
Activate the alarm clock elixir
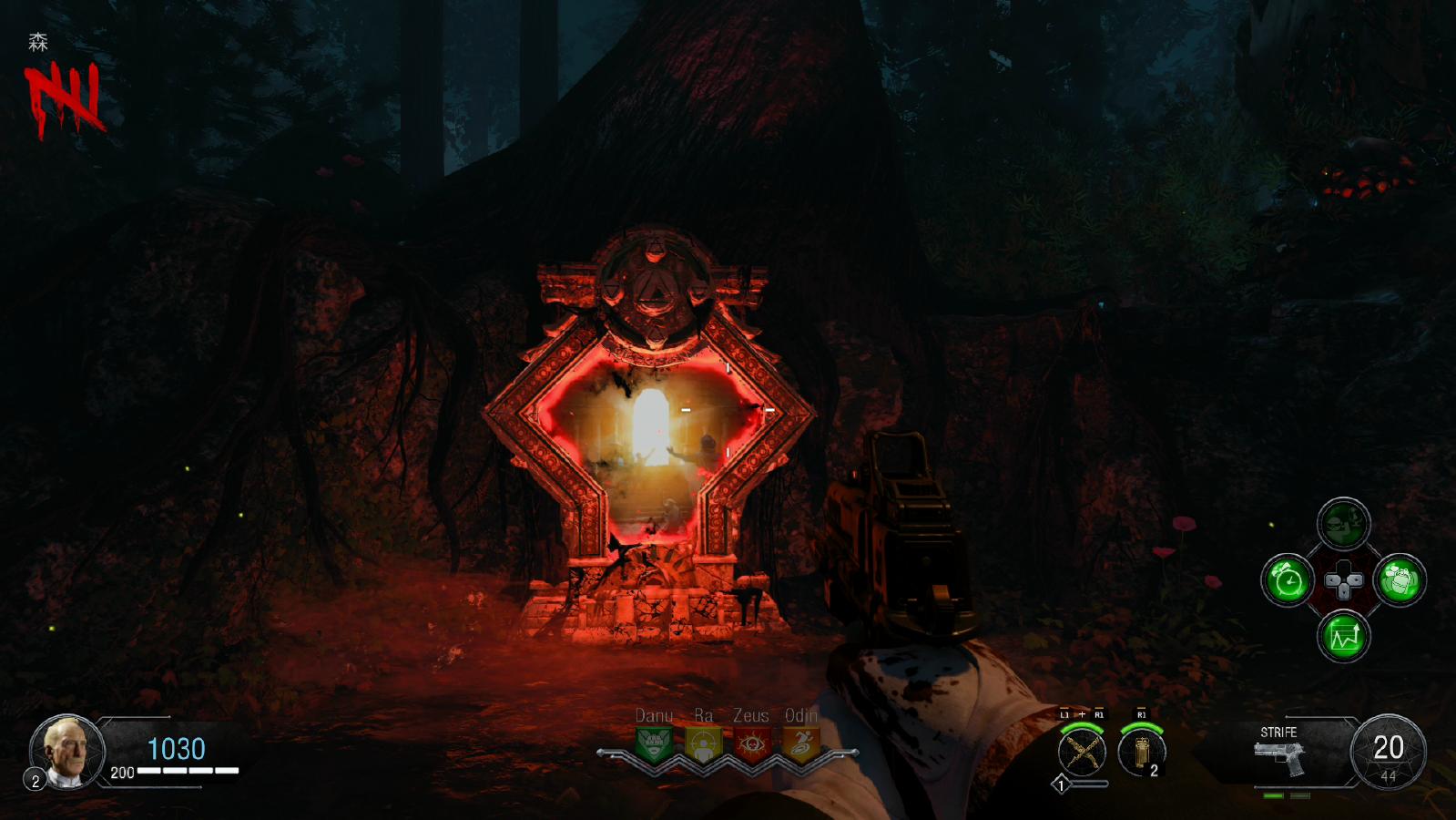(1288, 580)
